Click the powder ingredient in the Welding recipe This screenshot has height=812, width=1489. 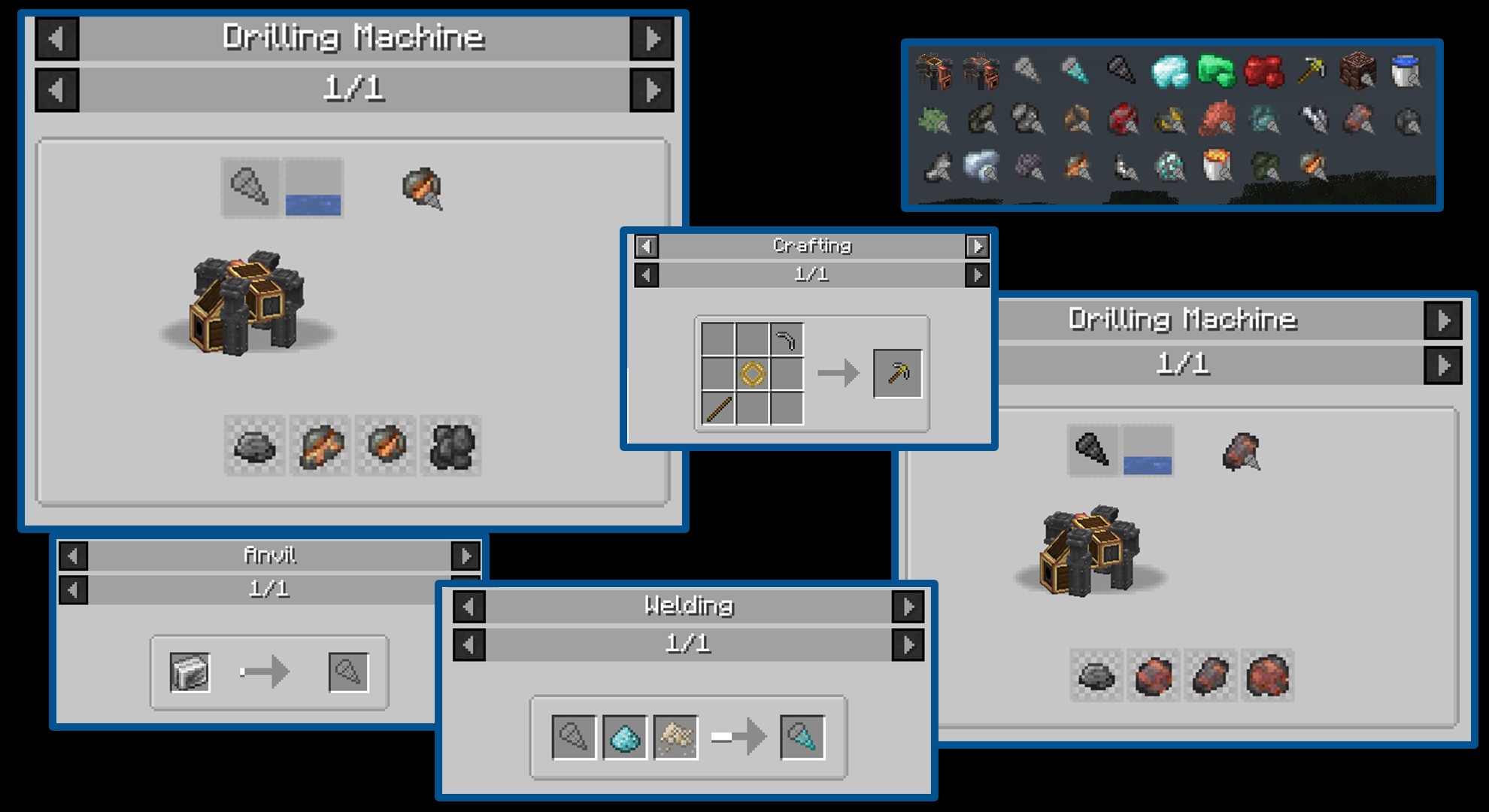[675, 738]
